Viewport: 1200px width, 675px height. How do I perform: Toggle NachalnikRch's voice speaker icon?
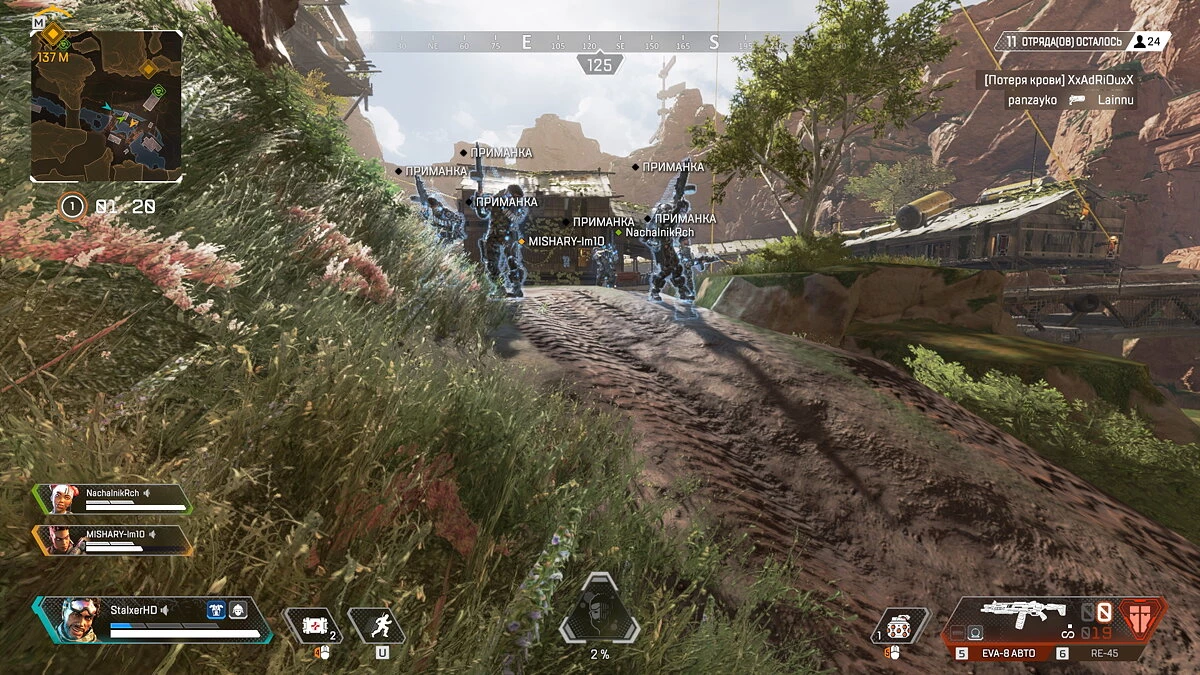[x=147, y=493]
